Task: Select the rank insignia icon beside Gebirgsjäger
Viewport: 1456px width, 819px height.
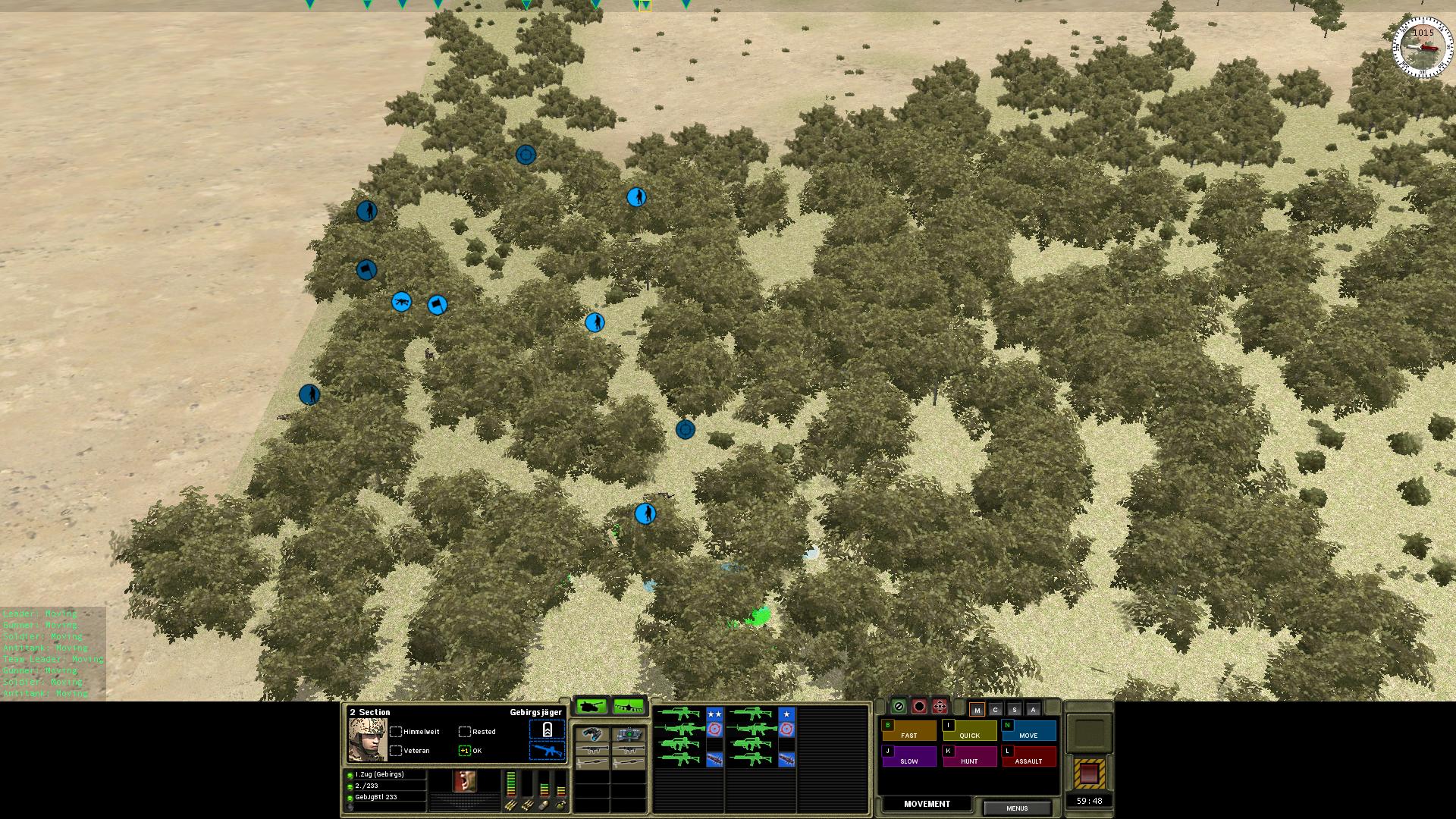Action: (548, 731)
